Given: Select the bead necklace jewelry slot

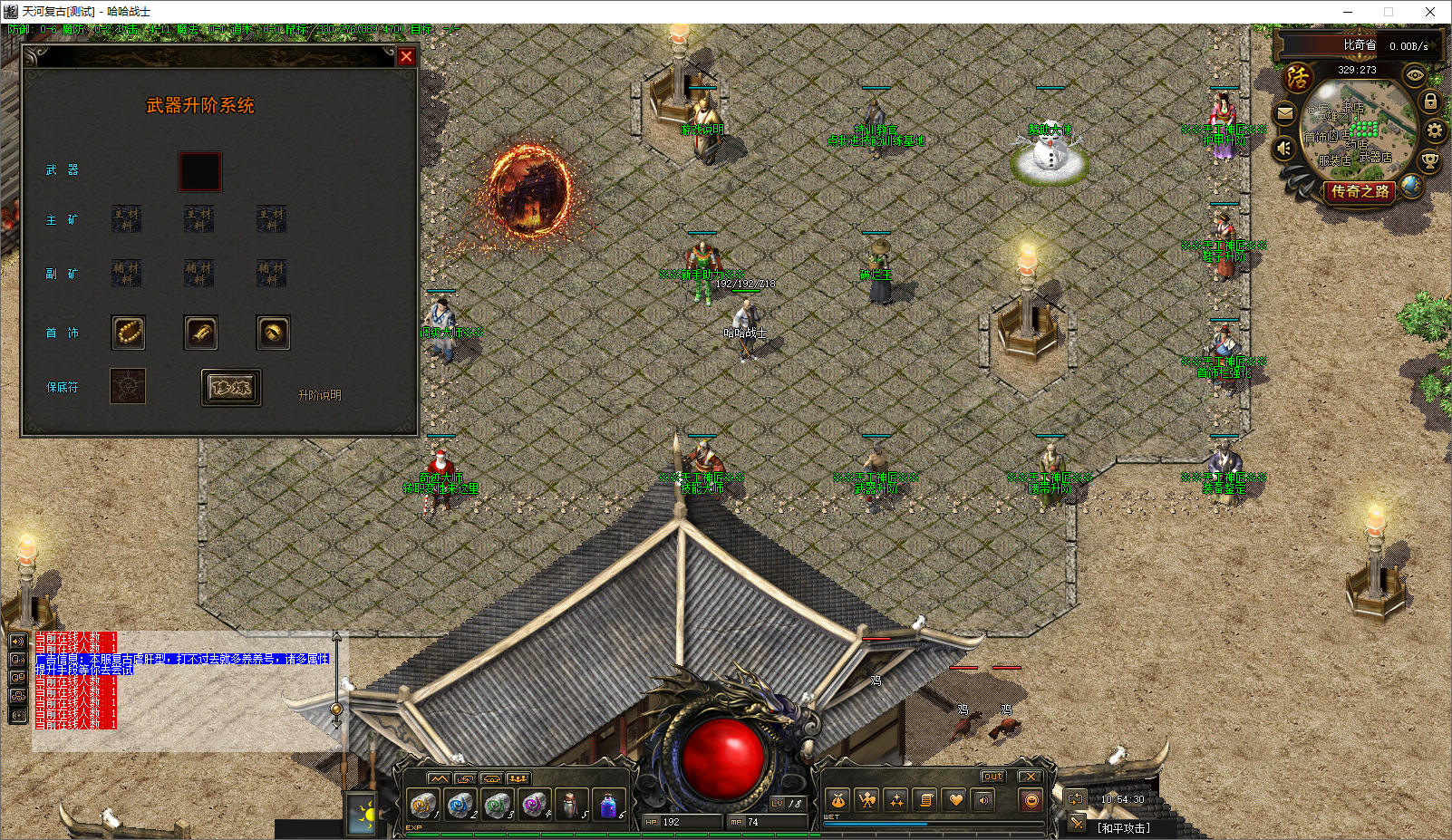Looking at the screenshot, I should coord(128,333).
